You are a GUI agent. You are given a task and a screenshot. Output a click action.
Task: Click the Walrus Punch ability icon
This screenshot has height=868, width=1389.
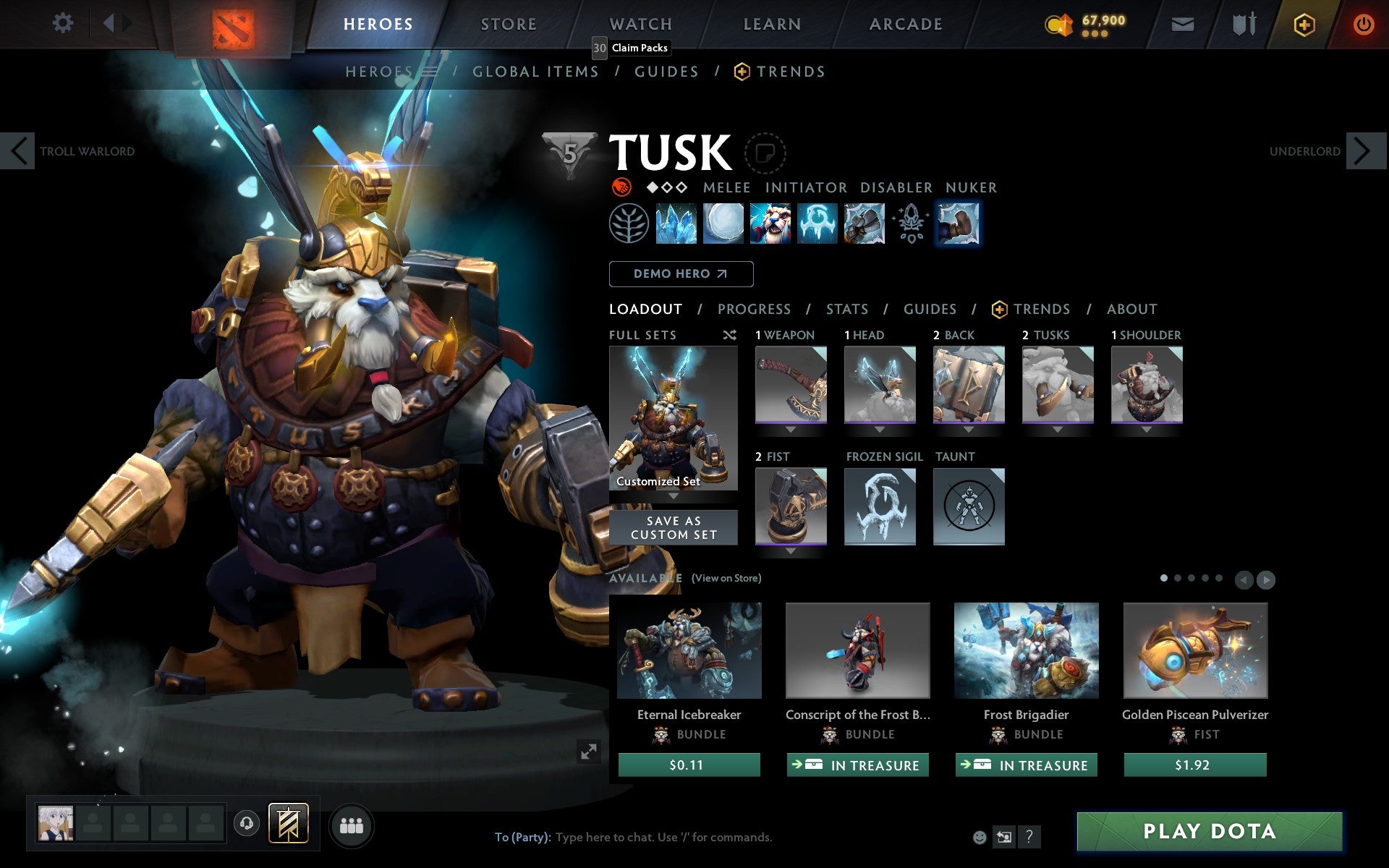click(x=959, y=224)
